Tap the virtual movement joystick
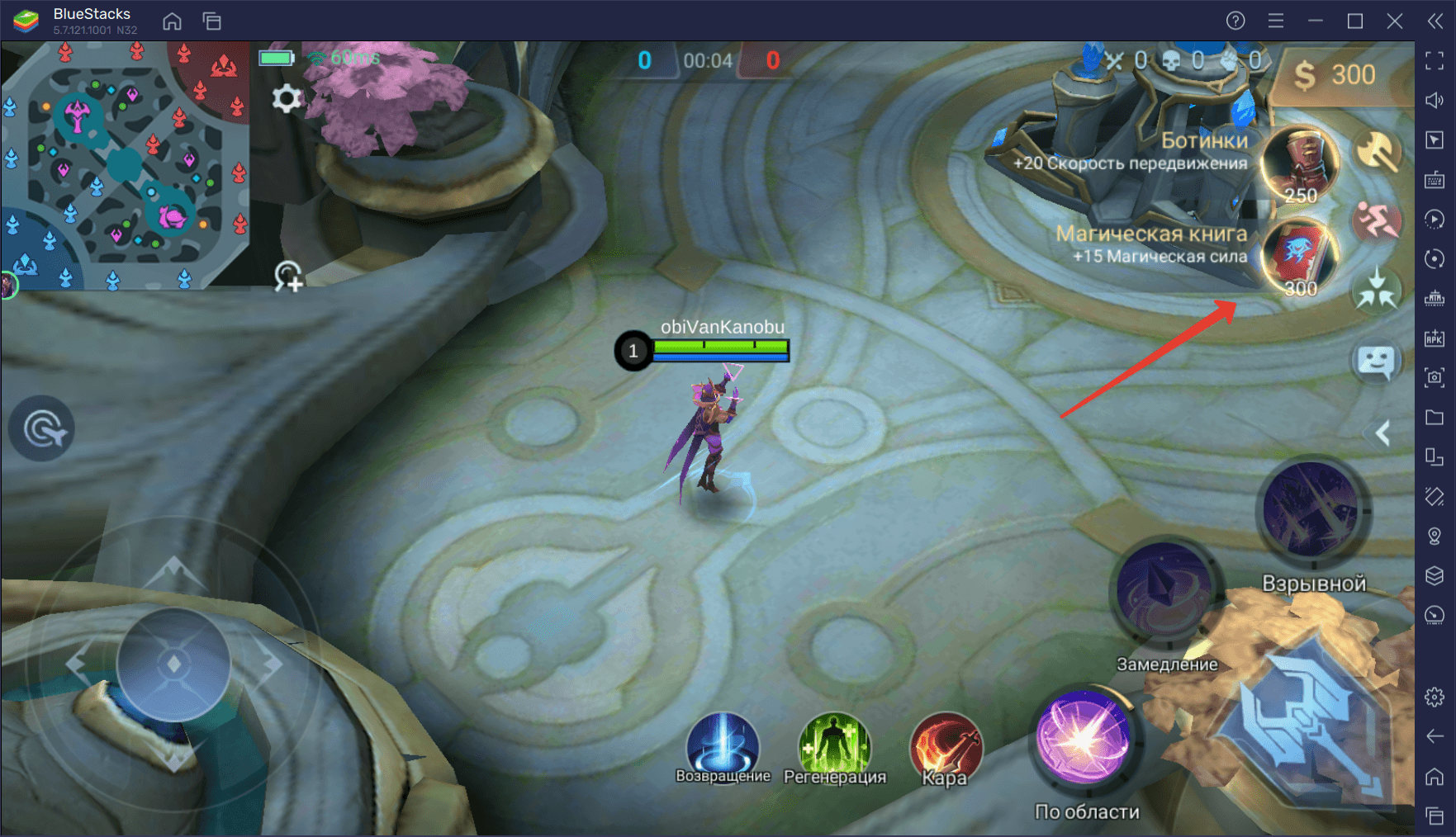Viewport: 1456px width, 837px height. tap(173, 664)
